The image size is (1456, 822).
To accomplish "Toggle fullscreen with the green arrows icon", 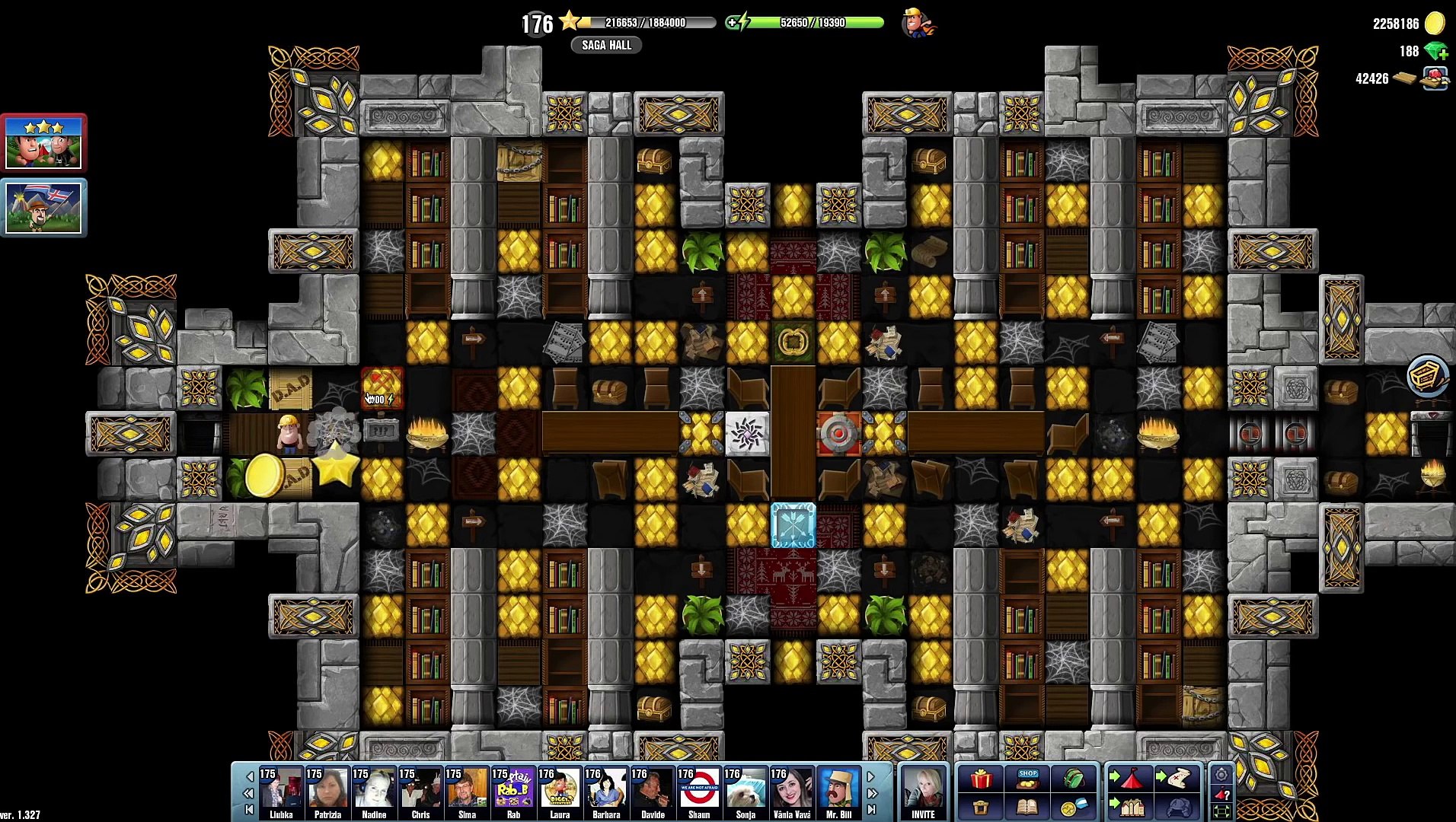I will [x=1221, y=811].
